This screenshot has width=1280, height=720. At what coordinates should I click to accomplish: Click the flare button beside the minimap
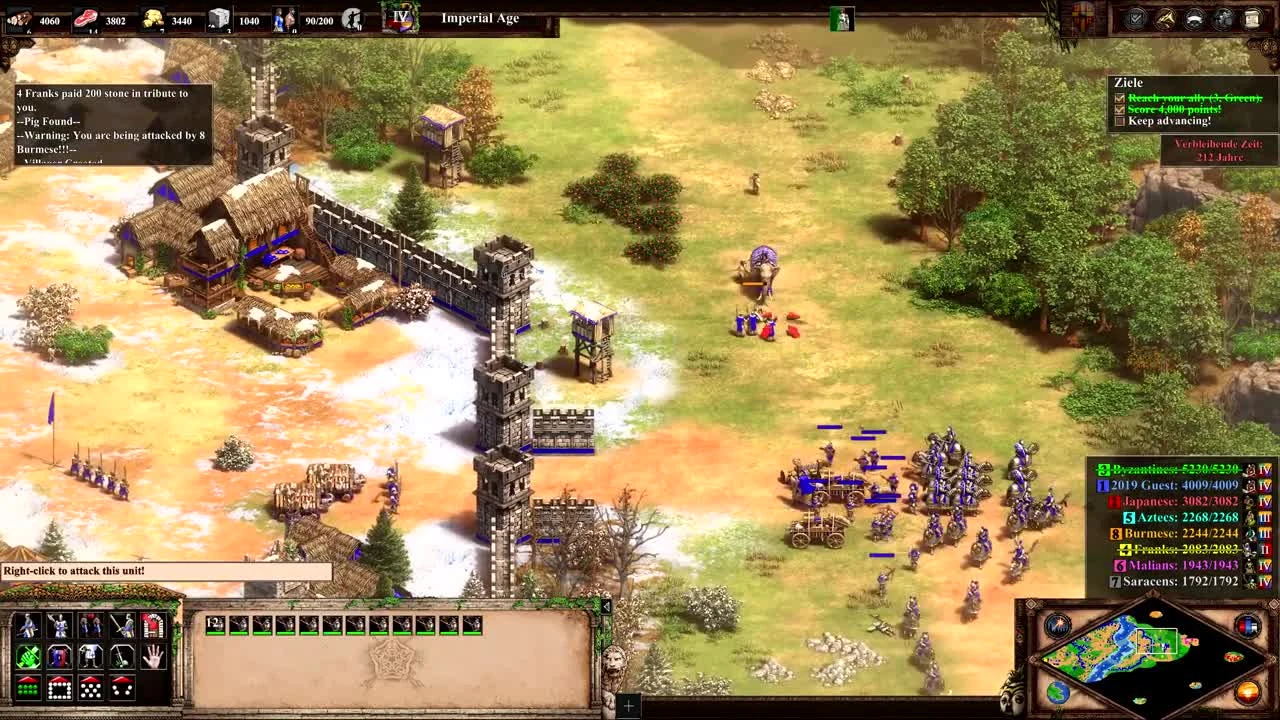(1058, 626)
